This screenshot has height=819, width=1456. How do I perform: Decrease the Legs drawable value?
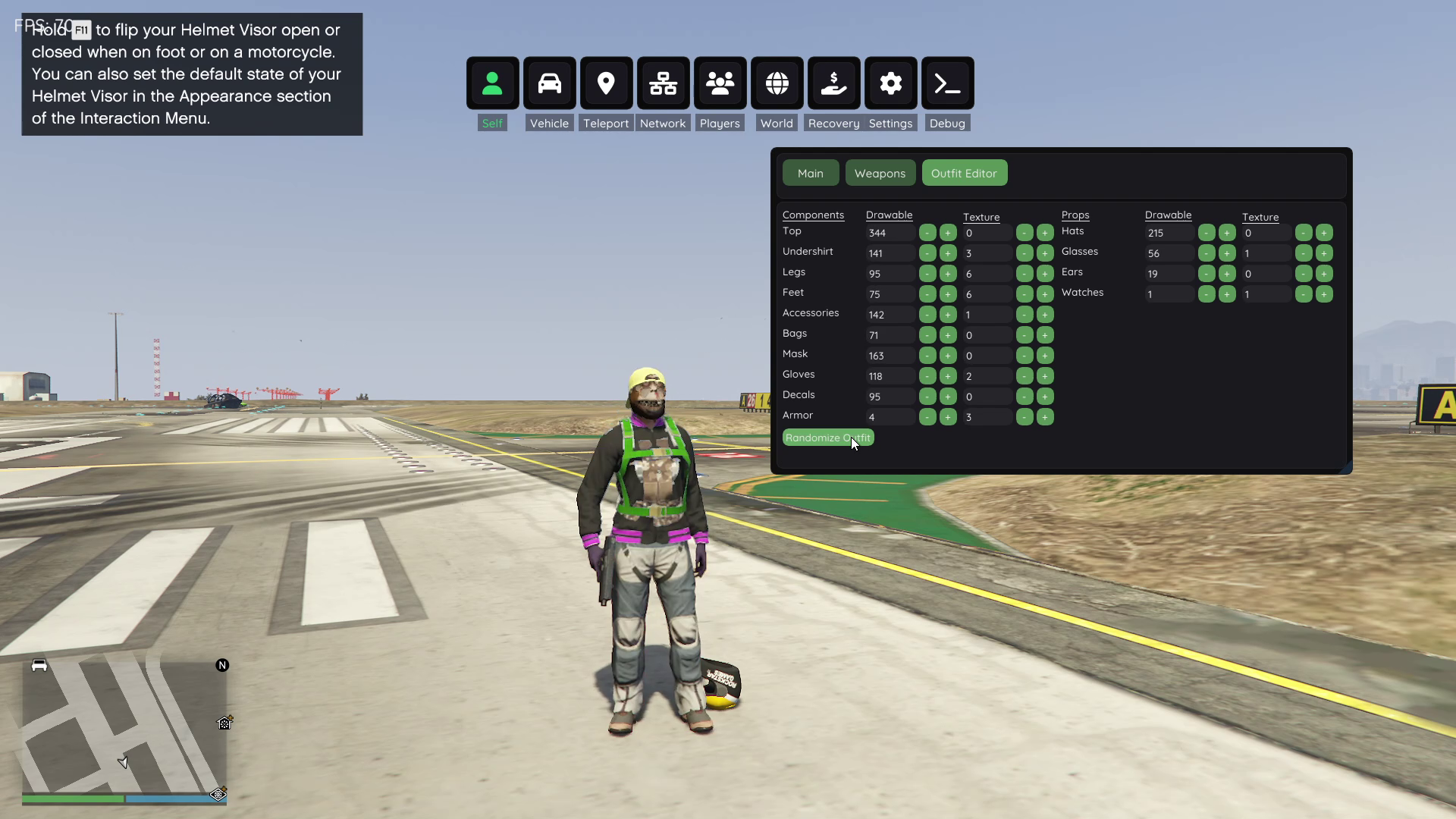coord(927,274)
